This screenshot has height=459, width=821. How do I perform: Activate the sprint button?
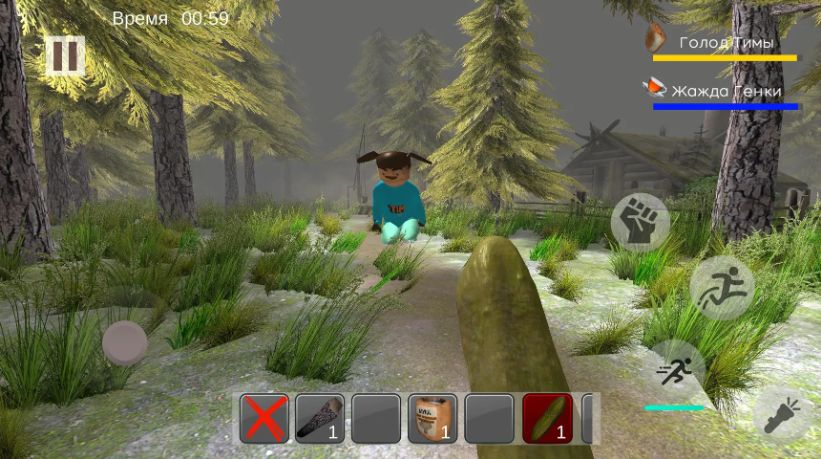676,370
